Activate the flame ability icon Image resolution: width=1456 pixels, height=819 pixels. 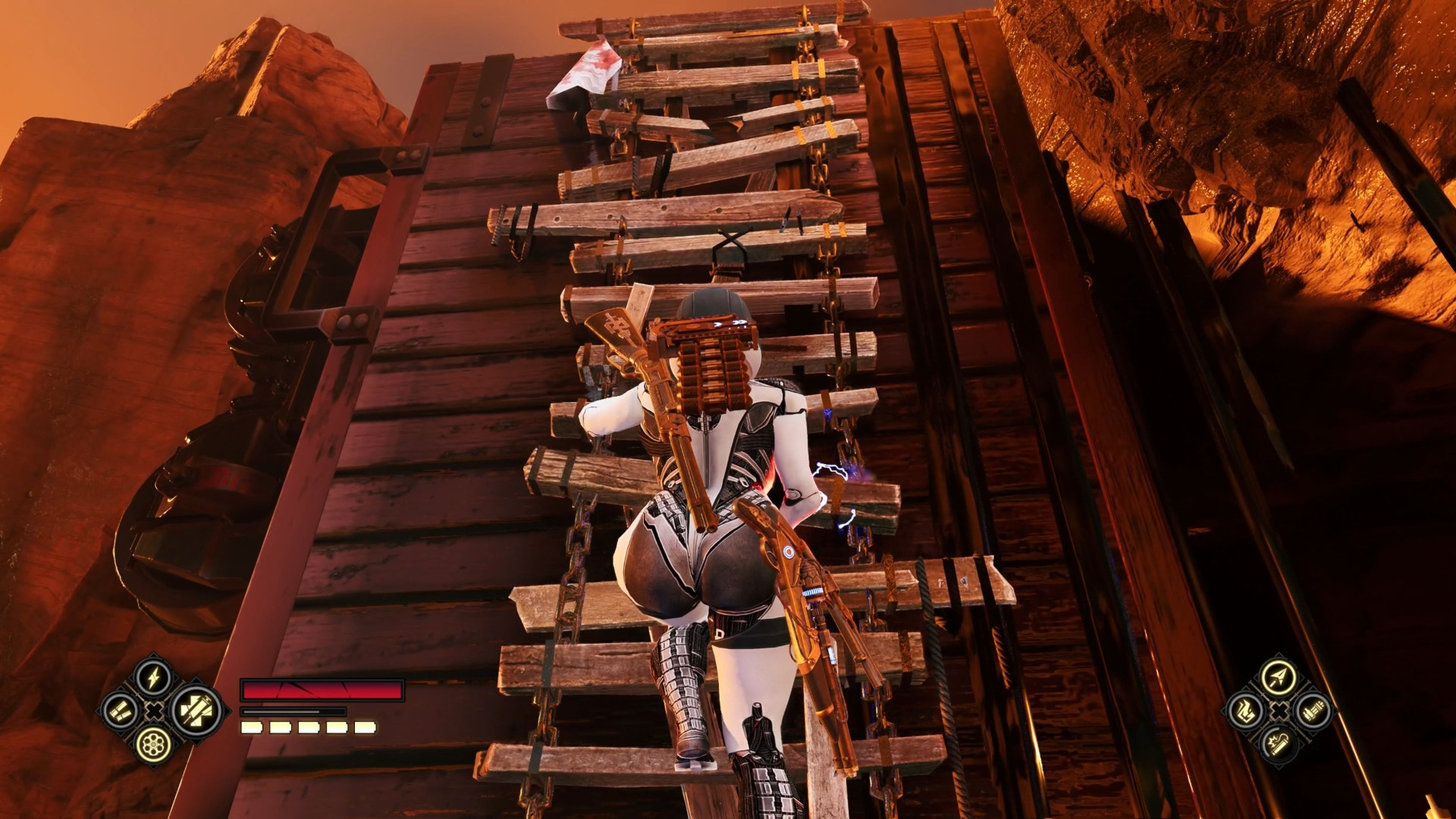(1245, 711)
